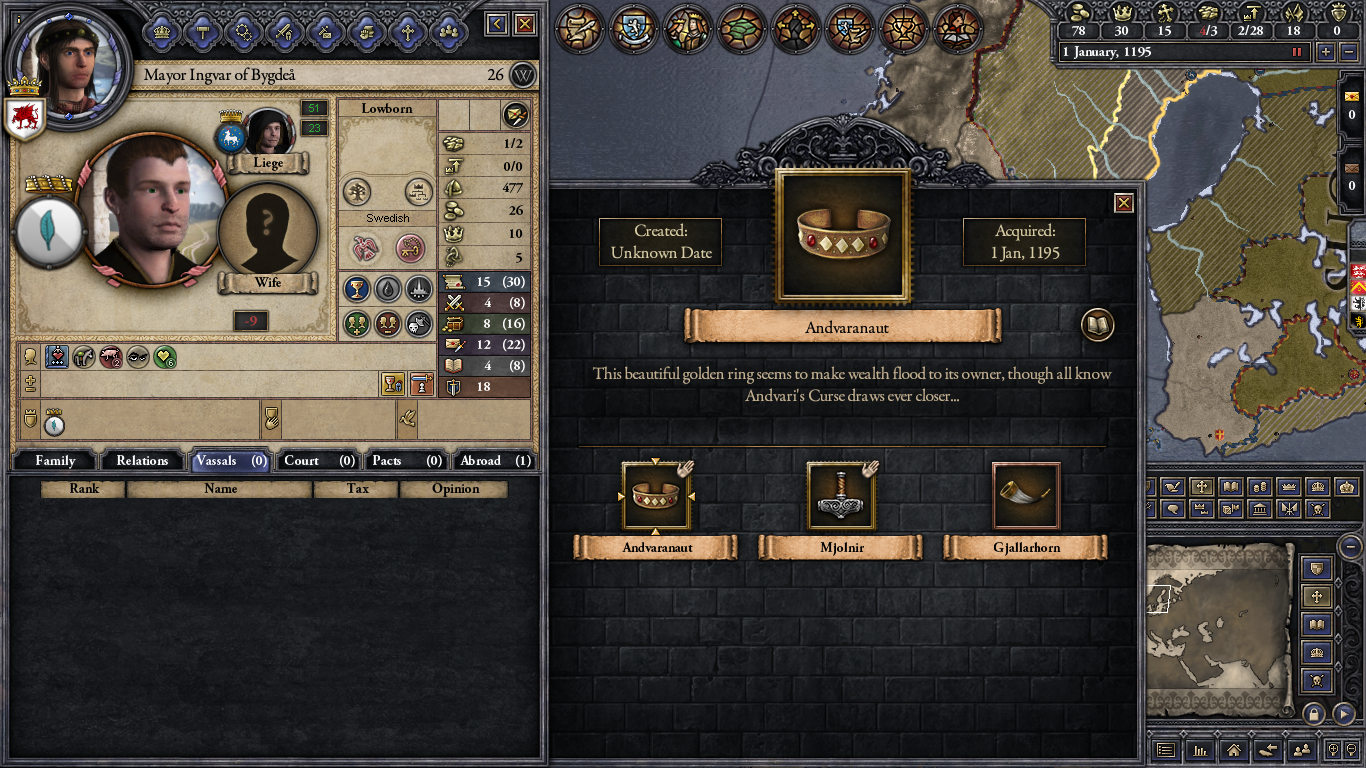The image size is (1366, 770).
Task: Switch to the government map mode building icon
Action: [1259, 508]
